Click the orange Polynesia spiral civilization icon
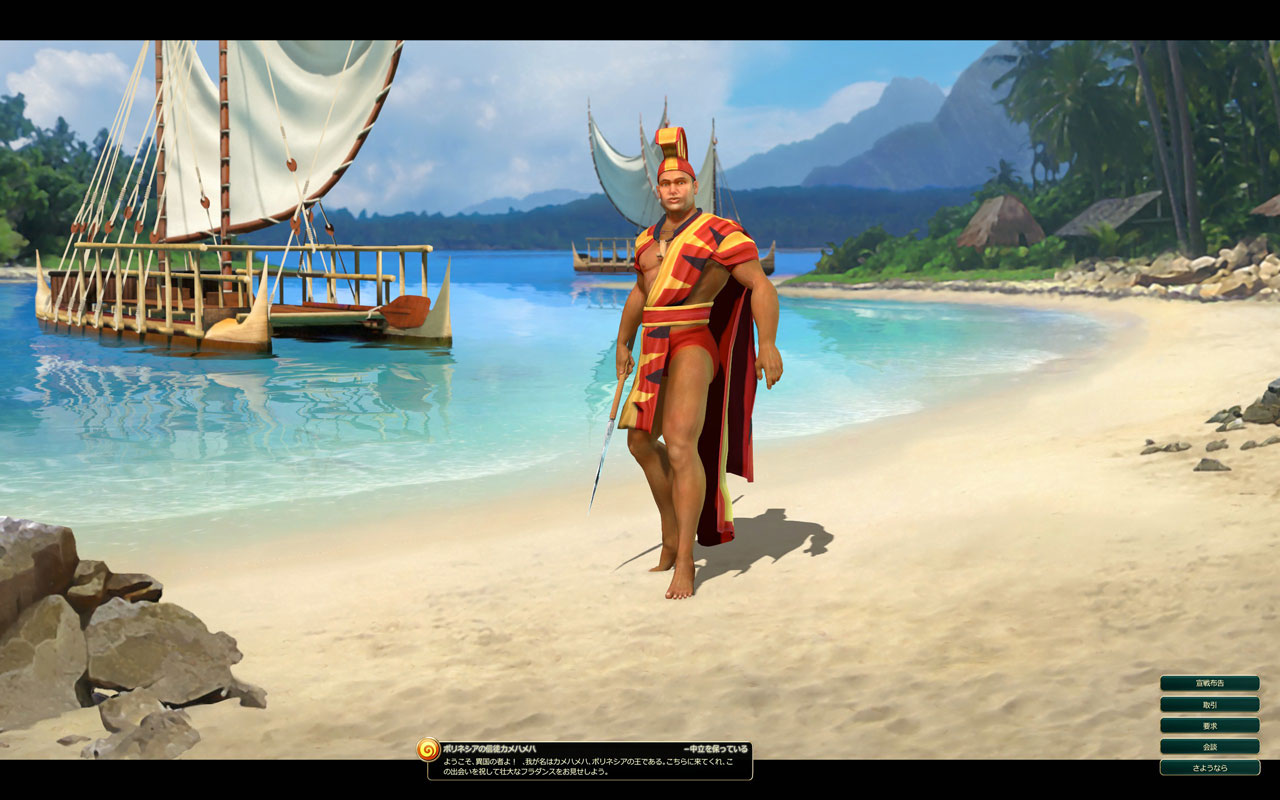The height and width of the screenshot is (800, 1280). [428, 749]
